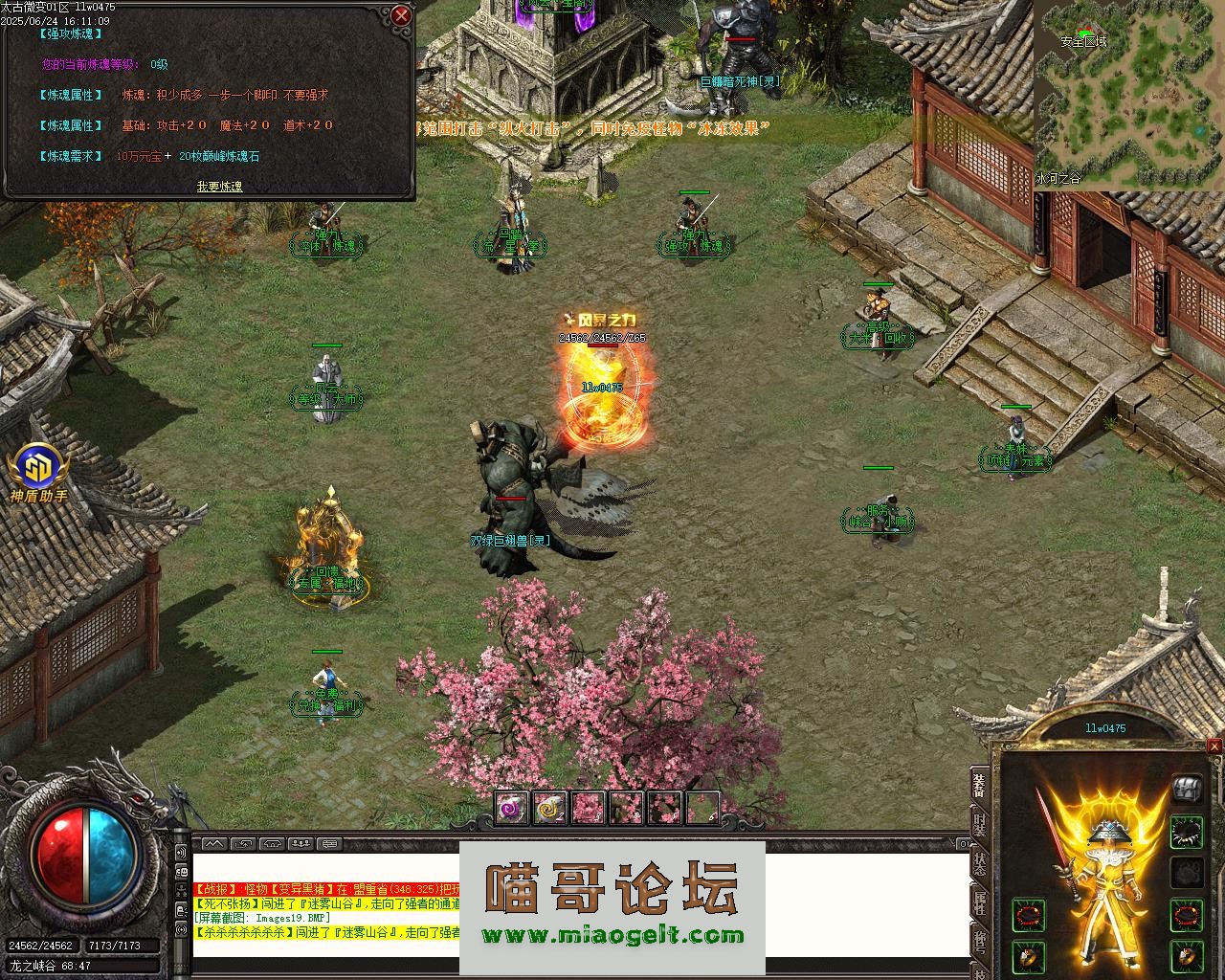Click the mountain-shaped chat toolbar button

tap(213, 844)
